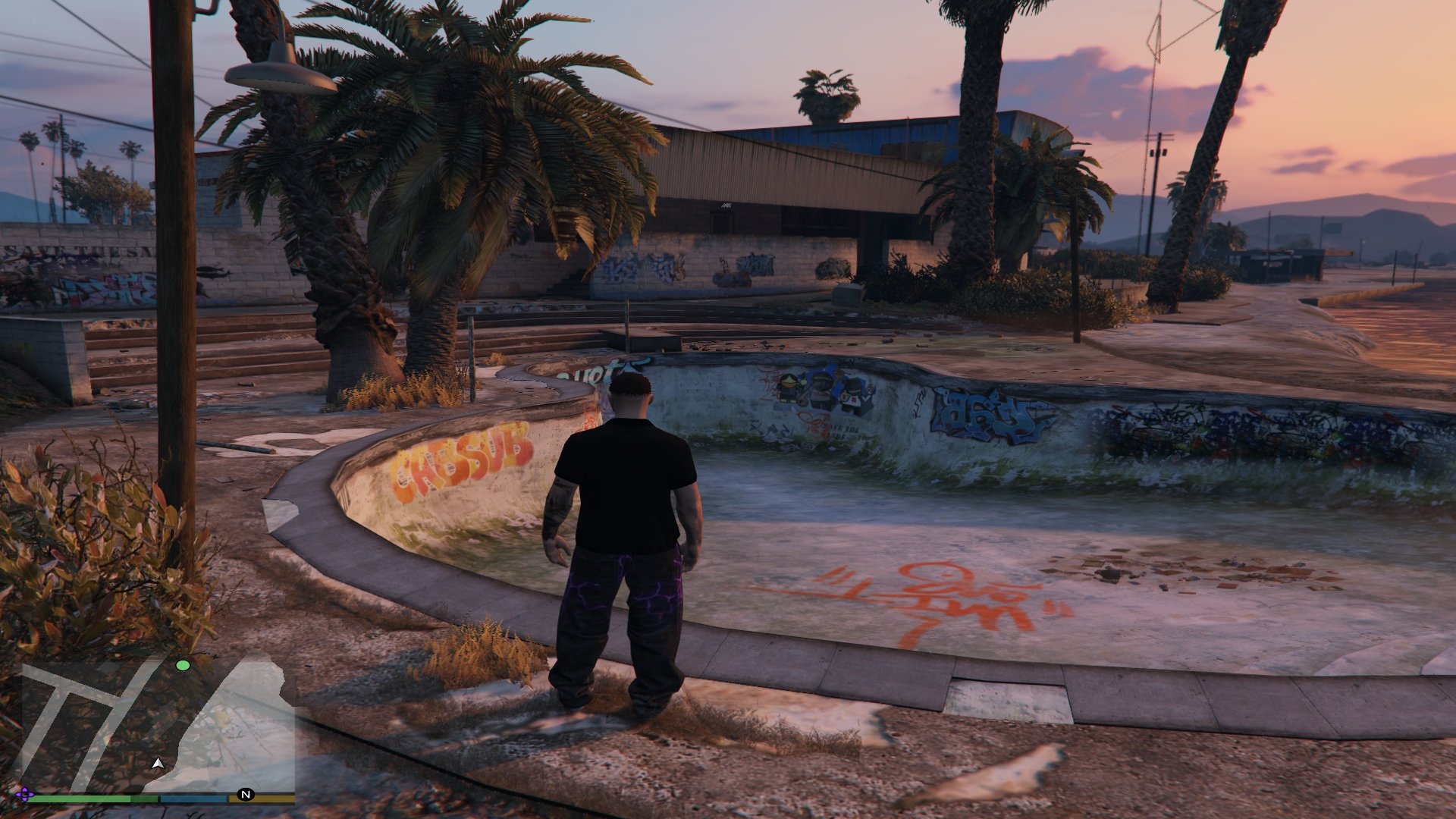Viewport: 1456px width, 819px height.
Task: Click the north compass marker on the minimap
Action: tap(246, 795)
